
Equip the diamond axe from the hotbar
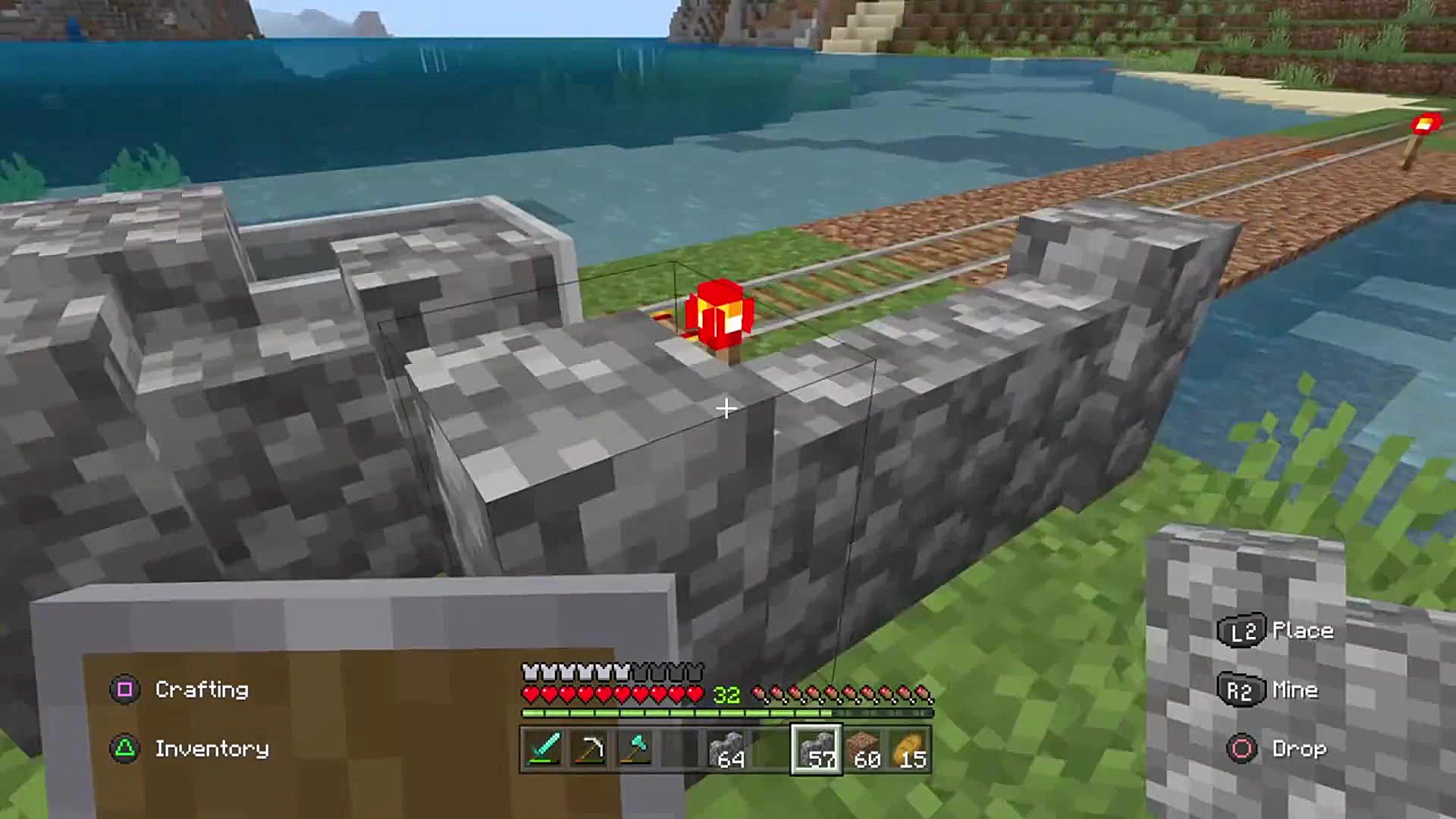click(635, 749)
